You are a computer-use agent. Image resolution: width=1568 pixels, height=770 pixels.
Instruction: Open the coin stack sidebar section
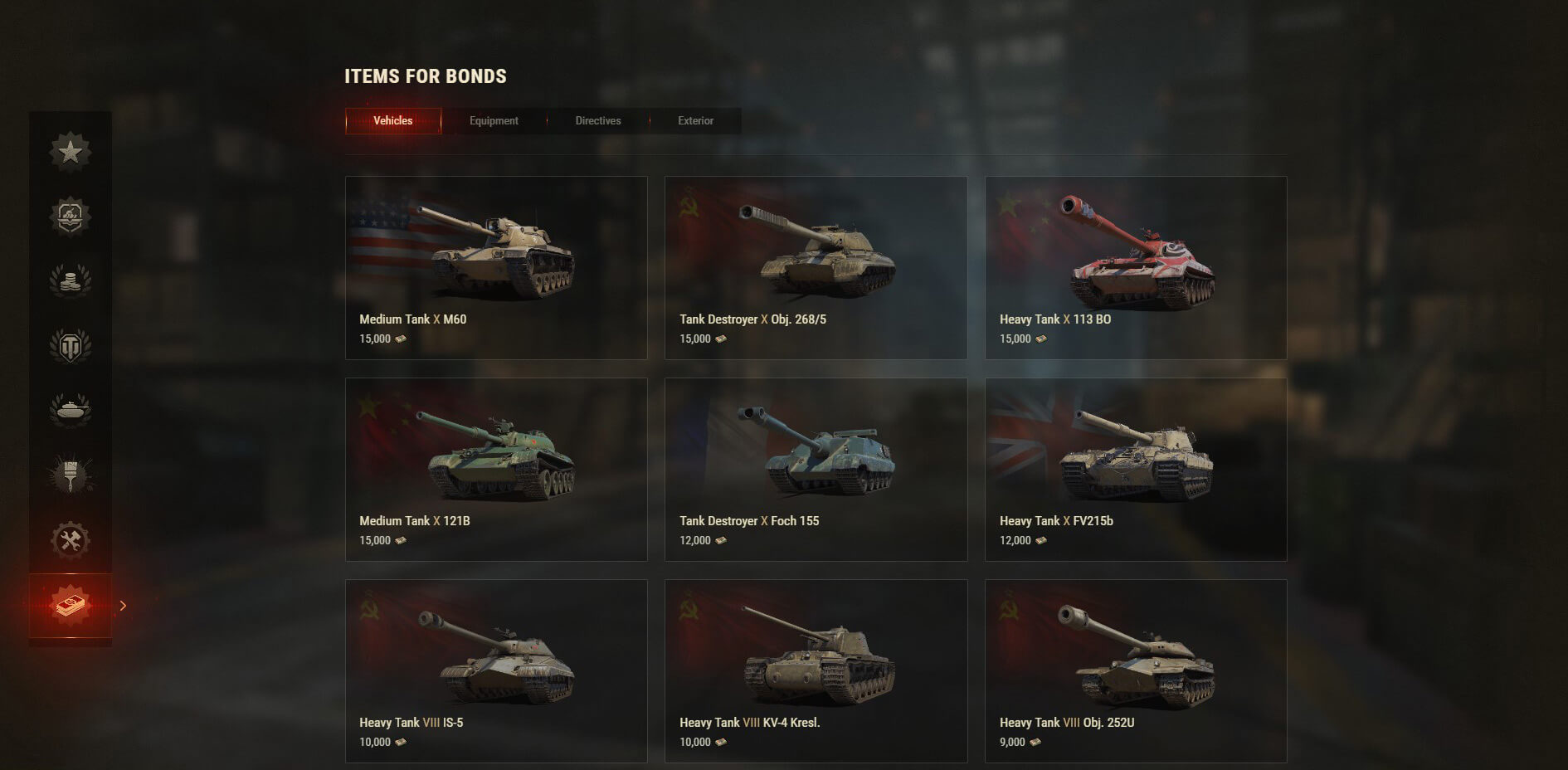coord(71,281)
